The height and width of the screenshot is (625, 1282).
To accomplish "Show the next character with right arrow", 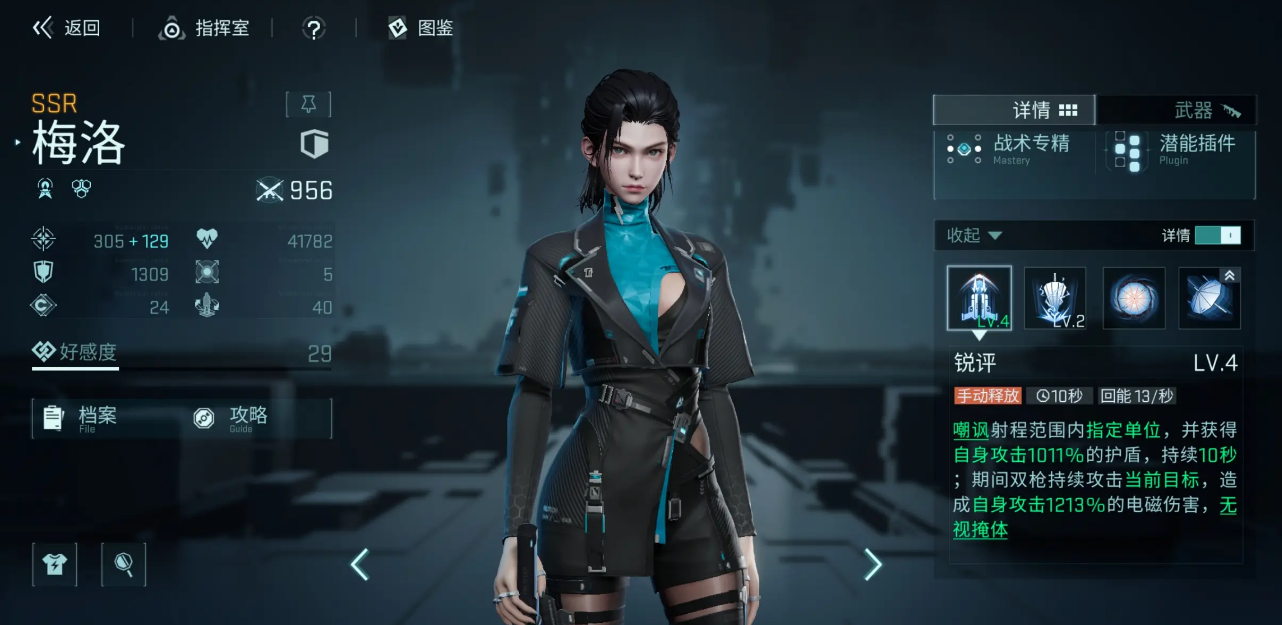I will 873,565.
